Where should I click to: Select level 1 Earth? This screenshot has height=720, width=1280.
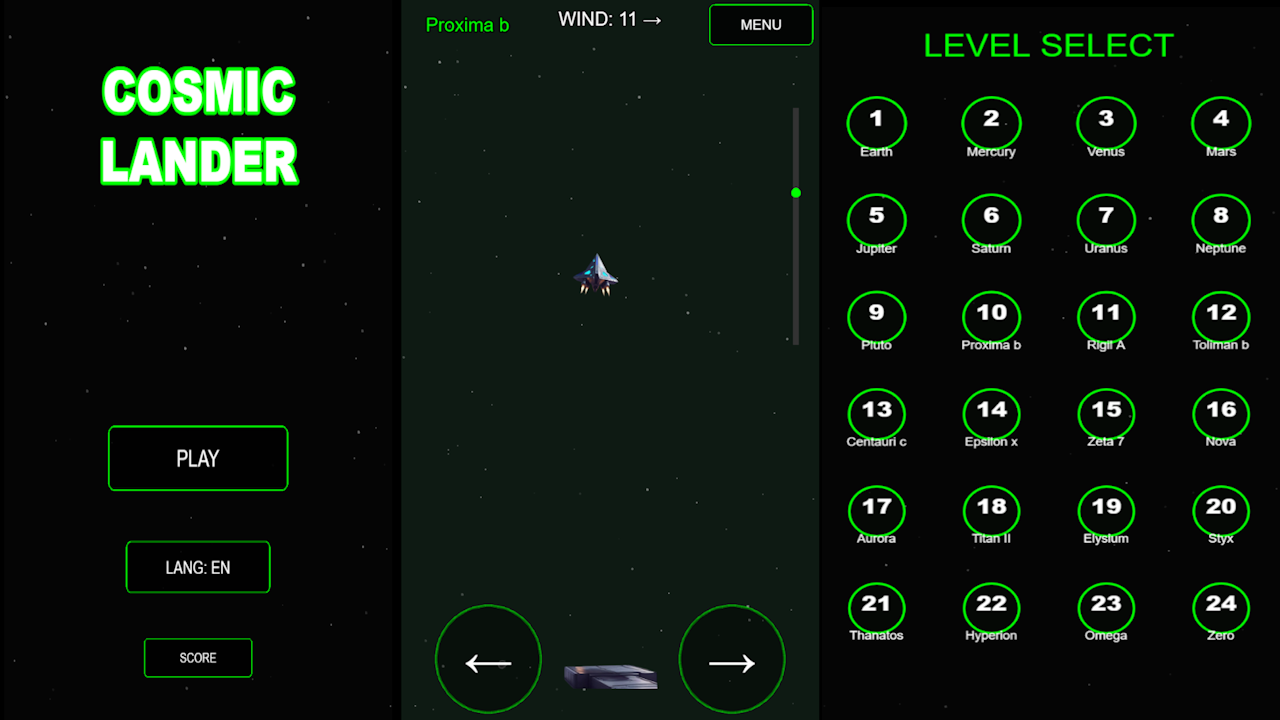(877, 118)
